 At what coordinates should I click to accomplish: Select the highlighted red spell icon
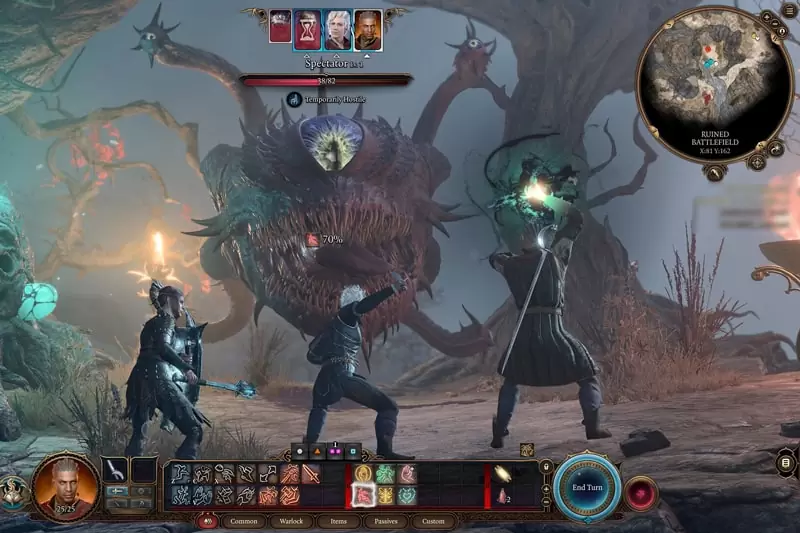pos(362,495)
